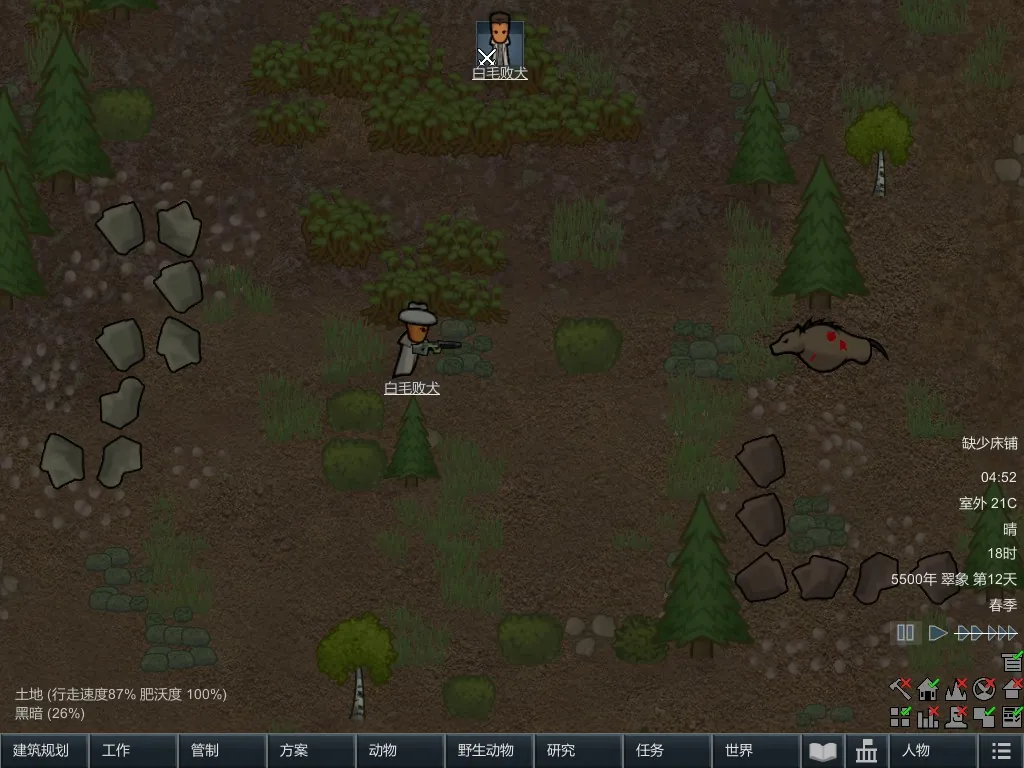
Task: Pause the game with the pause button
Action: [906, 633]
